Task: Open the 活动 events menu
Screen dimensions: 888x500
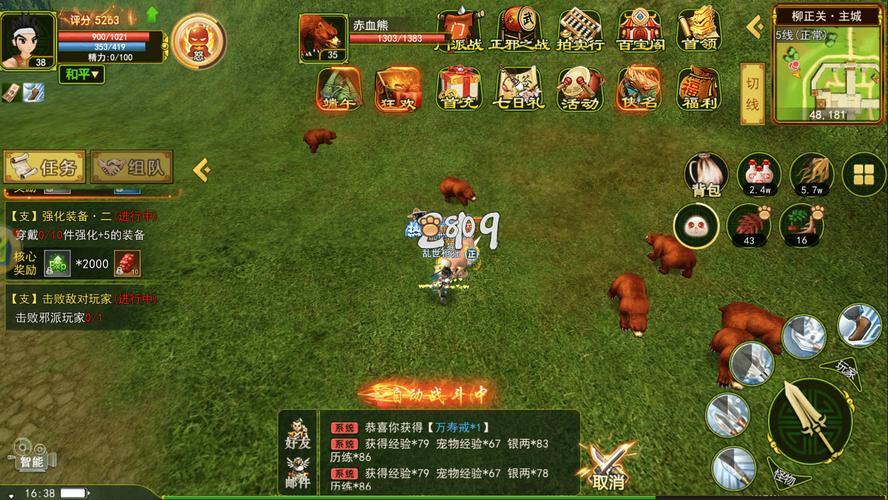Action: point(579,88)
